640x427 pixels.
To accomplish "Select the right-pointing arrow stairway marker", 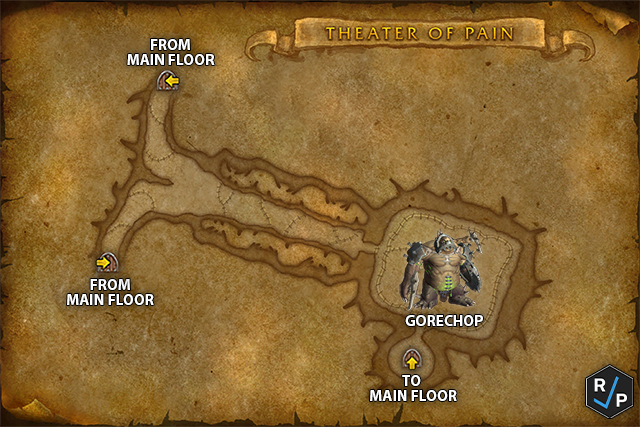I will 104,263.
